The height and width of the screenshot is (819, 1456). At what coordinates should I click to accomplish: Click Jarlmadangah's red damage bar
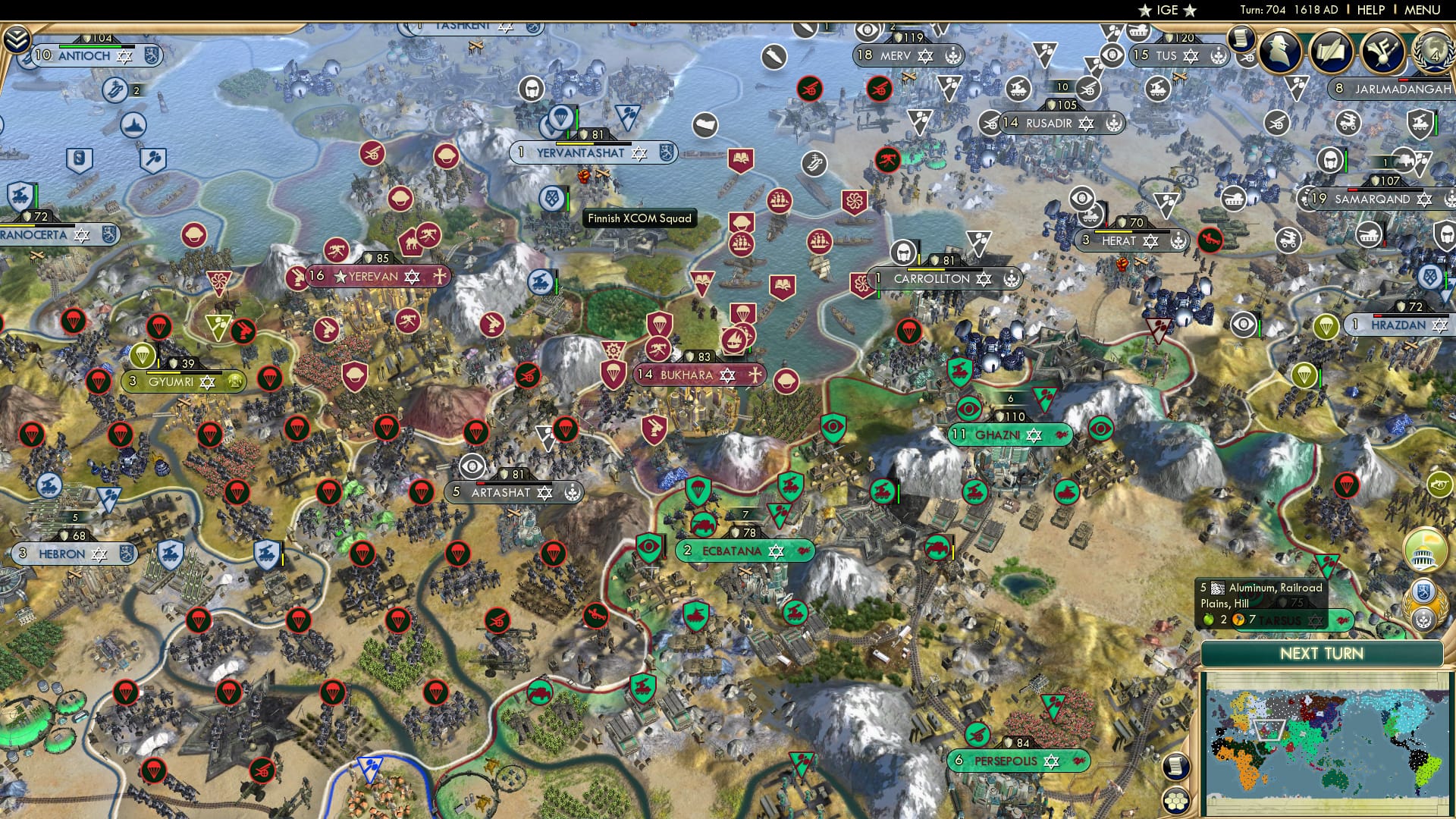(1403, 80)
